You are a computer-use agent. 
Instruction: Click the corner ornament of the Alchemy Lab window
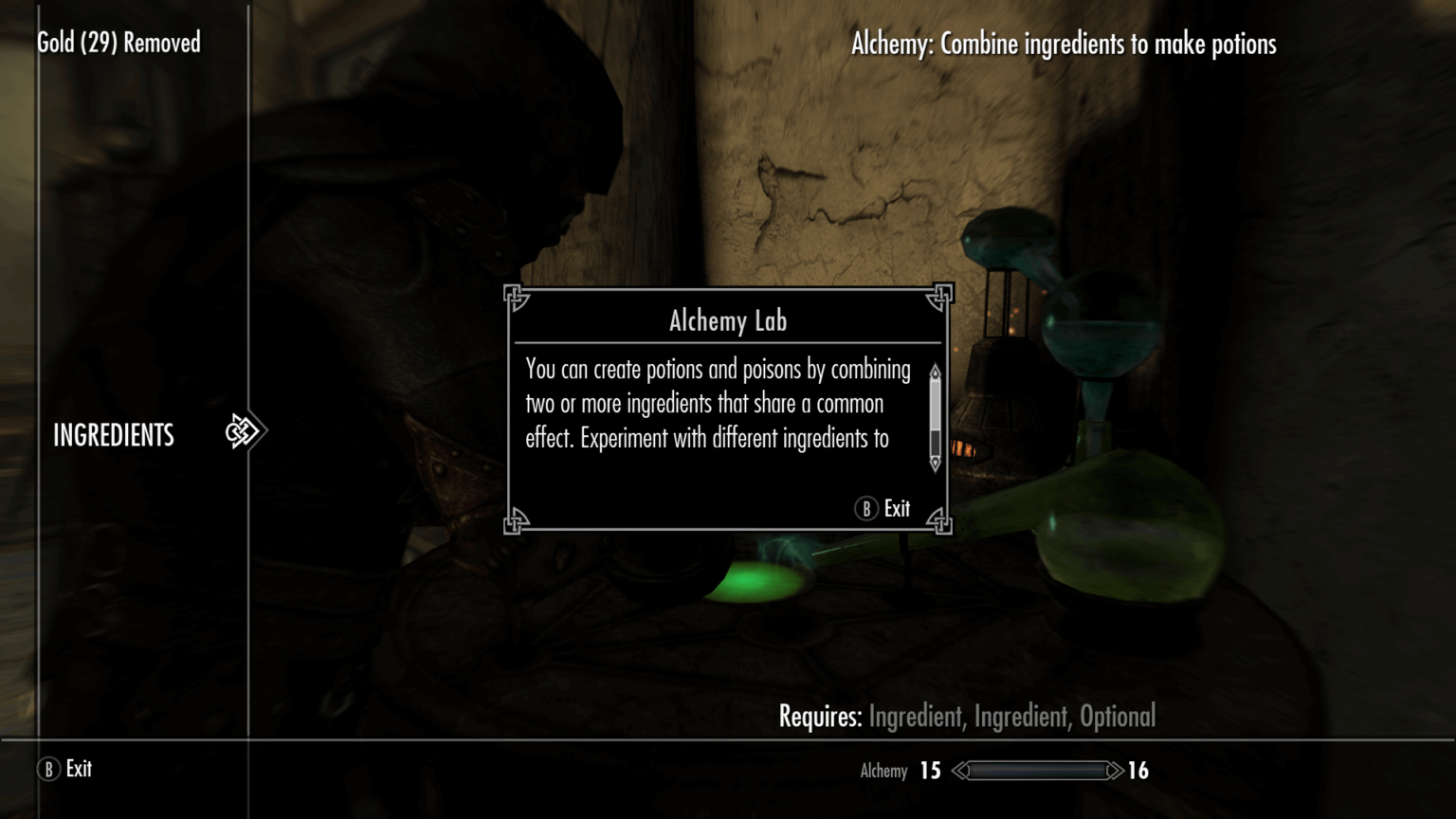[517, 295]
